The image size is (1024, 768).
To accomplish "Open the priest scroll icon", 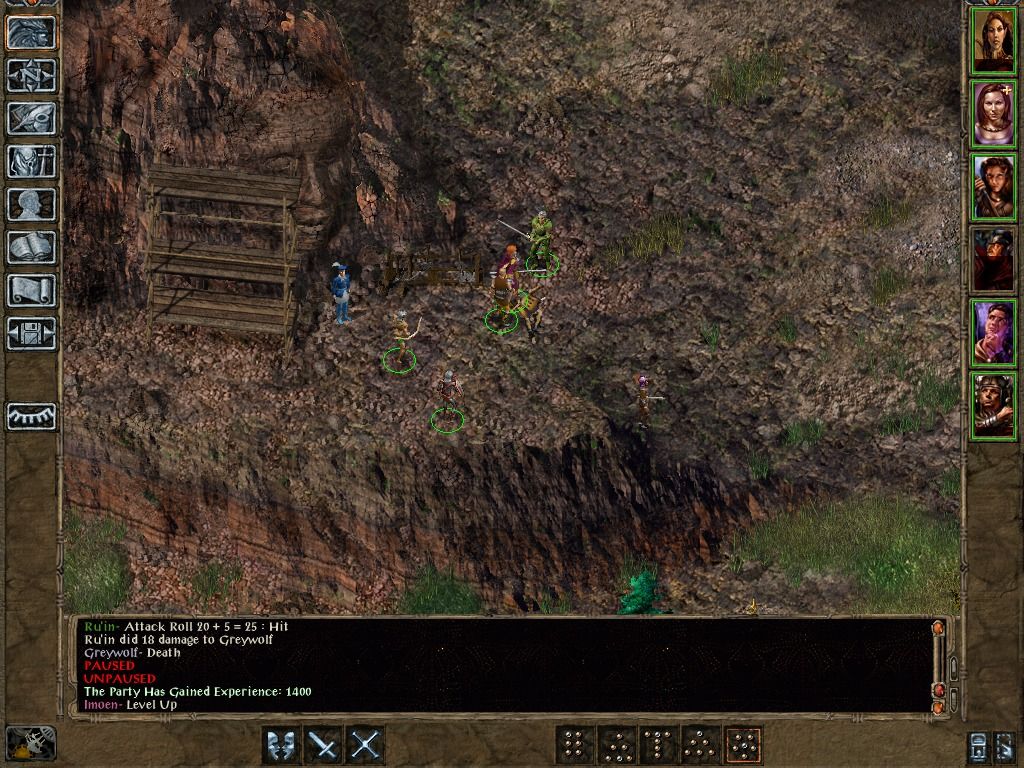I will point(31,290).
